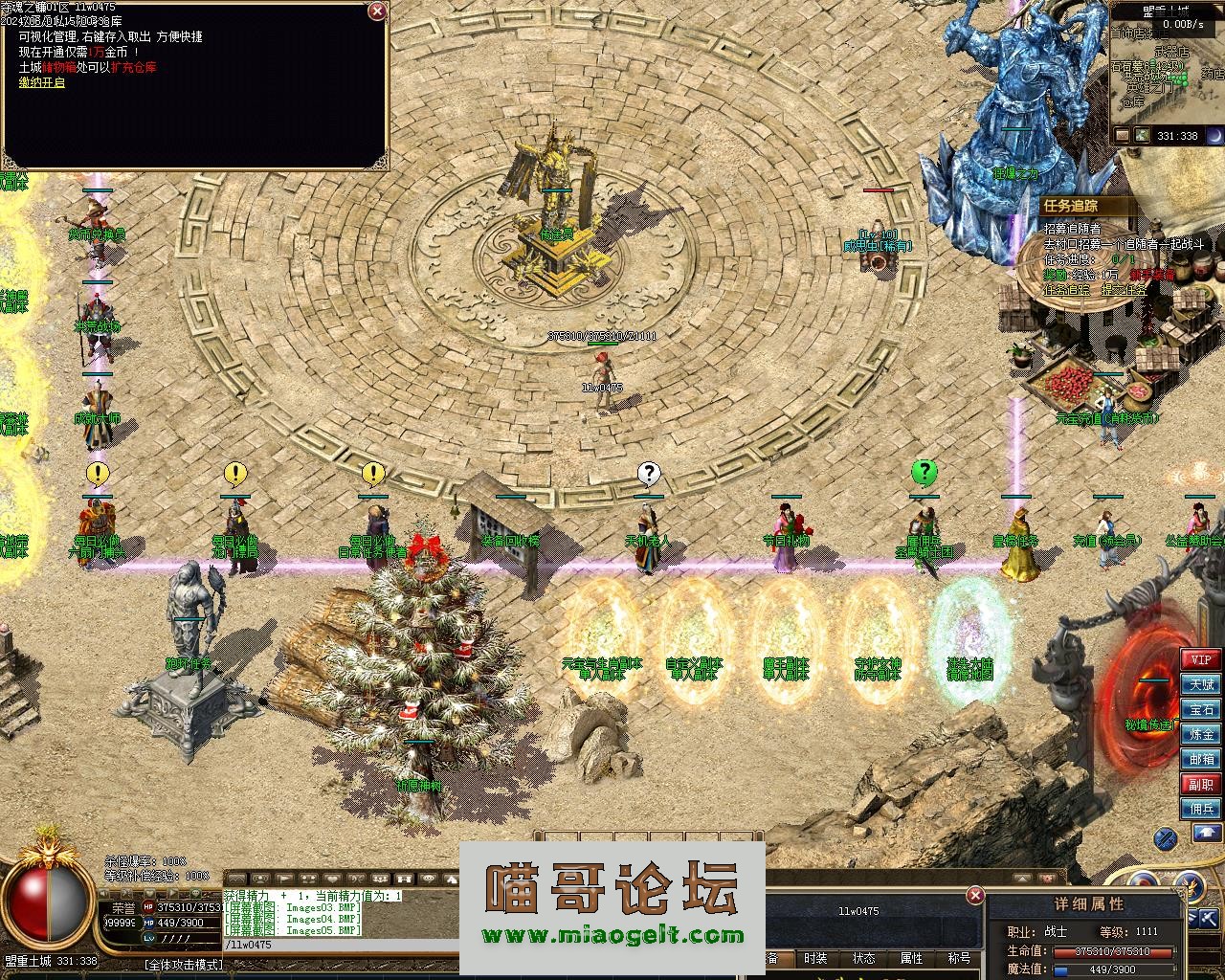Switch to the 状态 status tab

tap(863, 958)
